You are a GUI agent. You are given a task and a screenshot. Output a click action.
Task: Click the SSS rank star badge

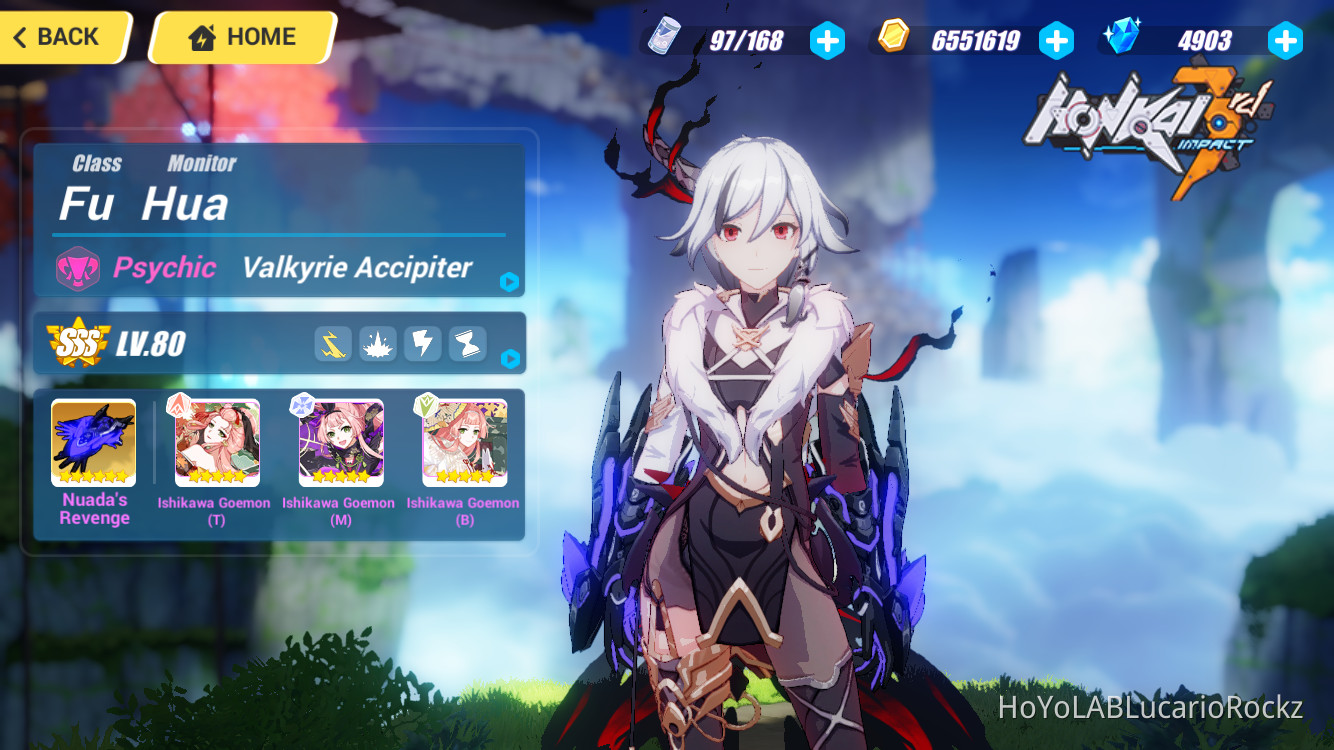tap(76, 344)
